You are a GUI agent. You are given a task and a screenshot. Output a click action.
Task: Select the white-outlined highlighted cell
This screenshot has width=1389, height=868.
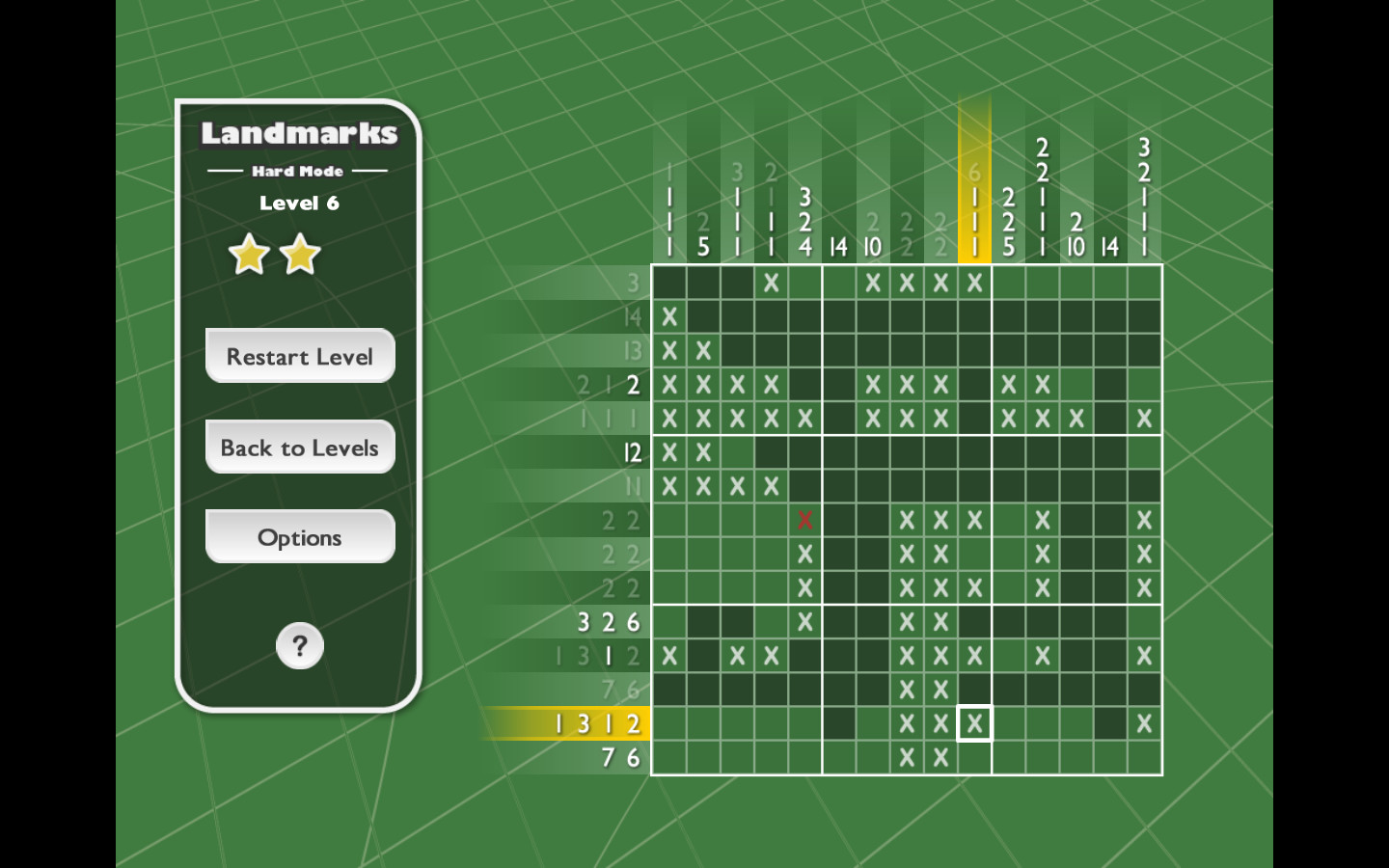click(974, 723)
